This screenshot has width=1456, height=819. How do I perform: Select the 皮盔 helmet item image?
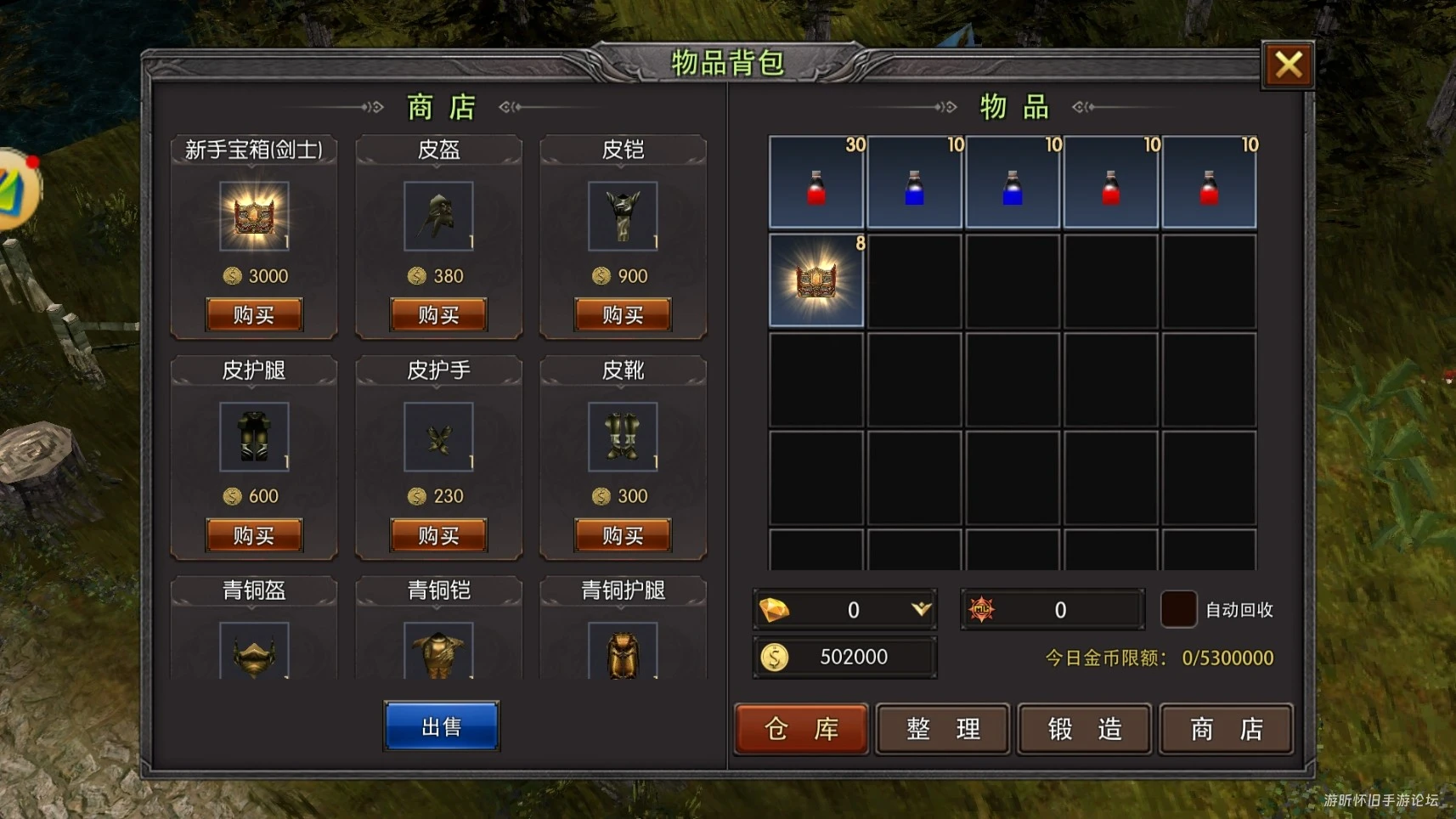[437, 217]
